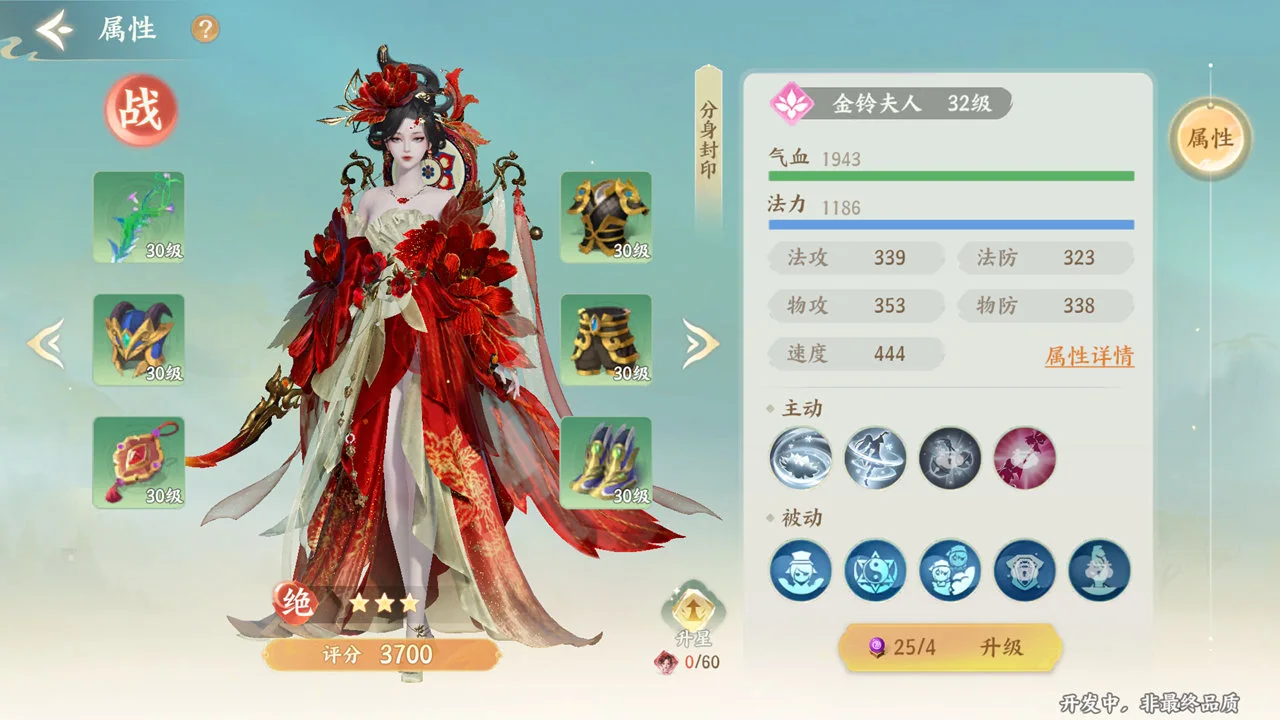Switch to previous character with left arrow
1280x720 pixels.
(46, 343)
